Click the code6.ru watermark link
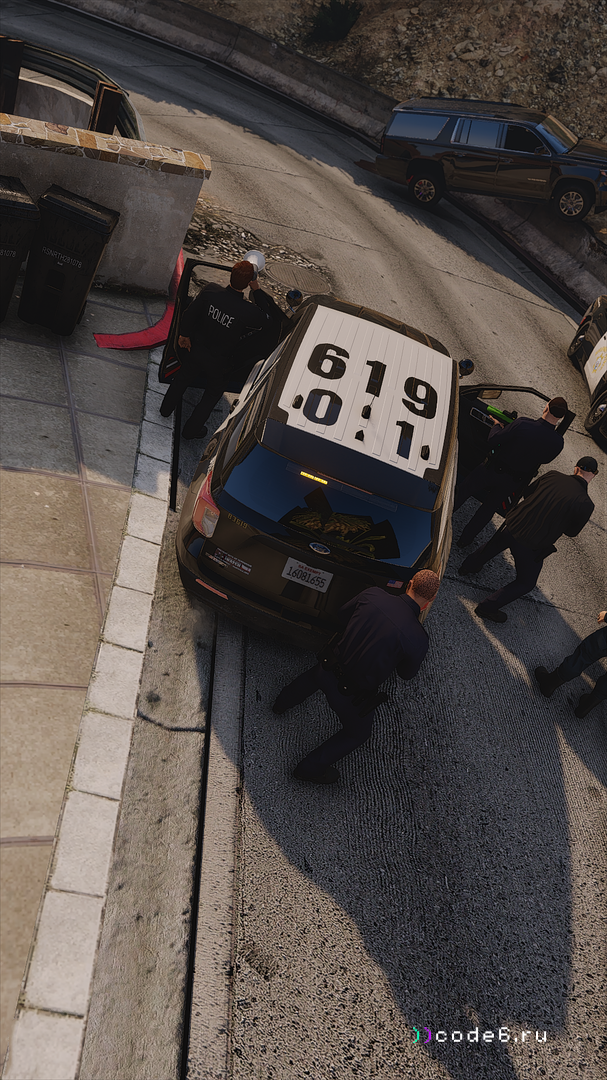 pos(481,1035)
